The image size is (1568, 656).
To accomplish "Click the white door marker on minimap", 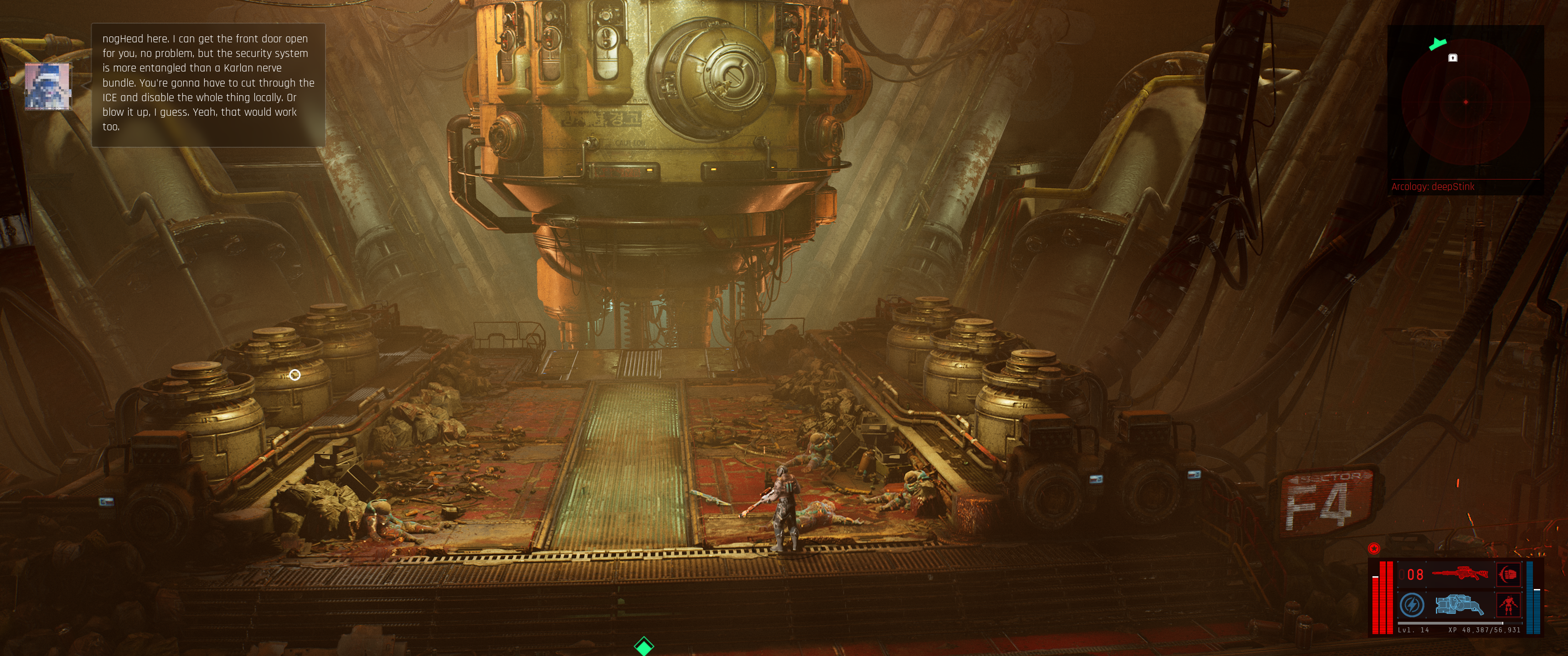I will pyautogui.click(x=1453, y=58).
